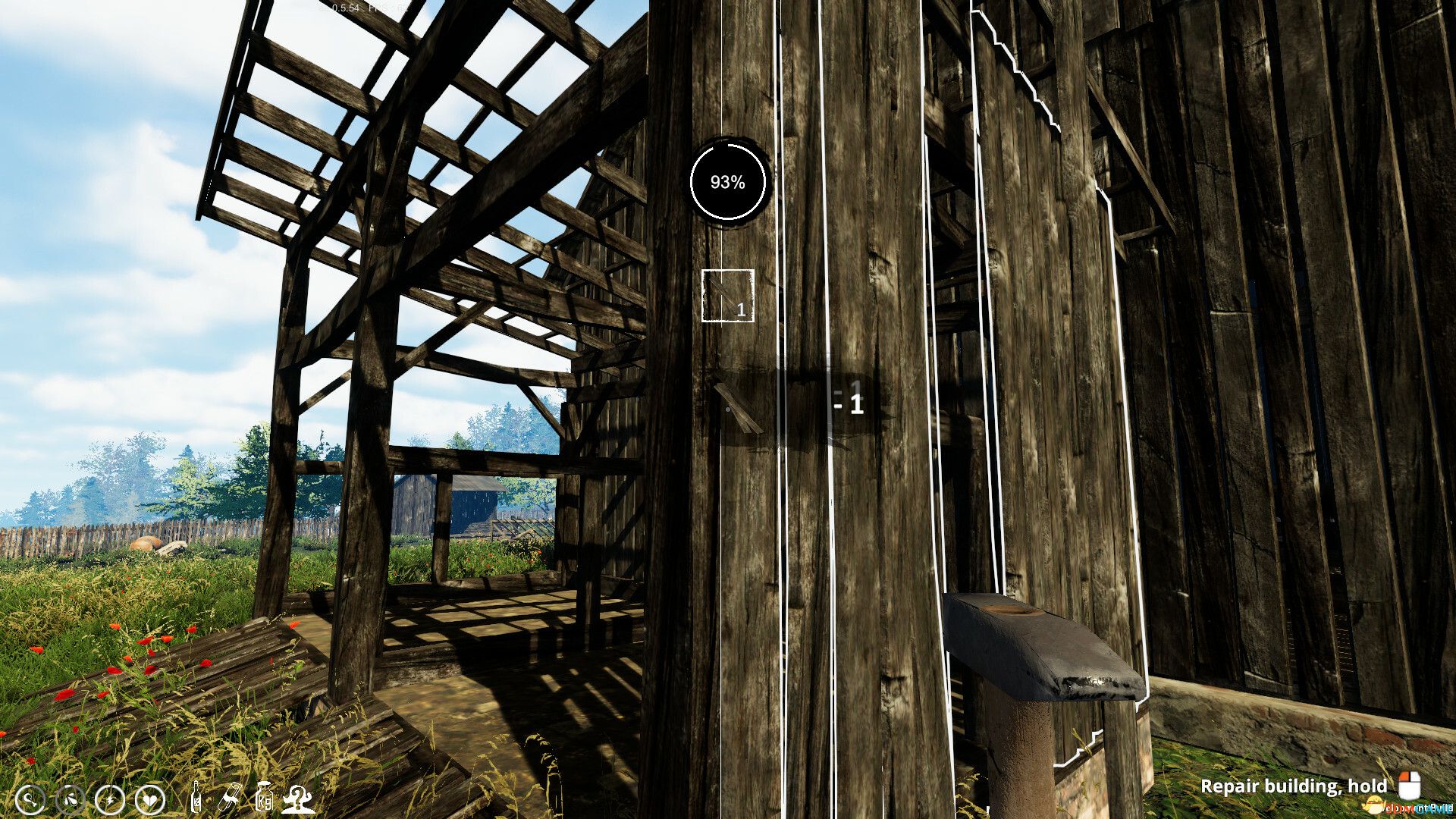1456x819 pixels.
Task: Click the version text in top bar
Action: [345, 8]
